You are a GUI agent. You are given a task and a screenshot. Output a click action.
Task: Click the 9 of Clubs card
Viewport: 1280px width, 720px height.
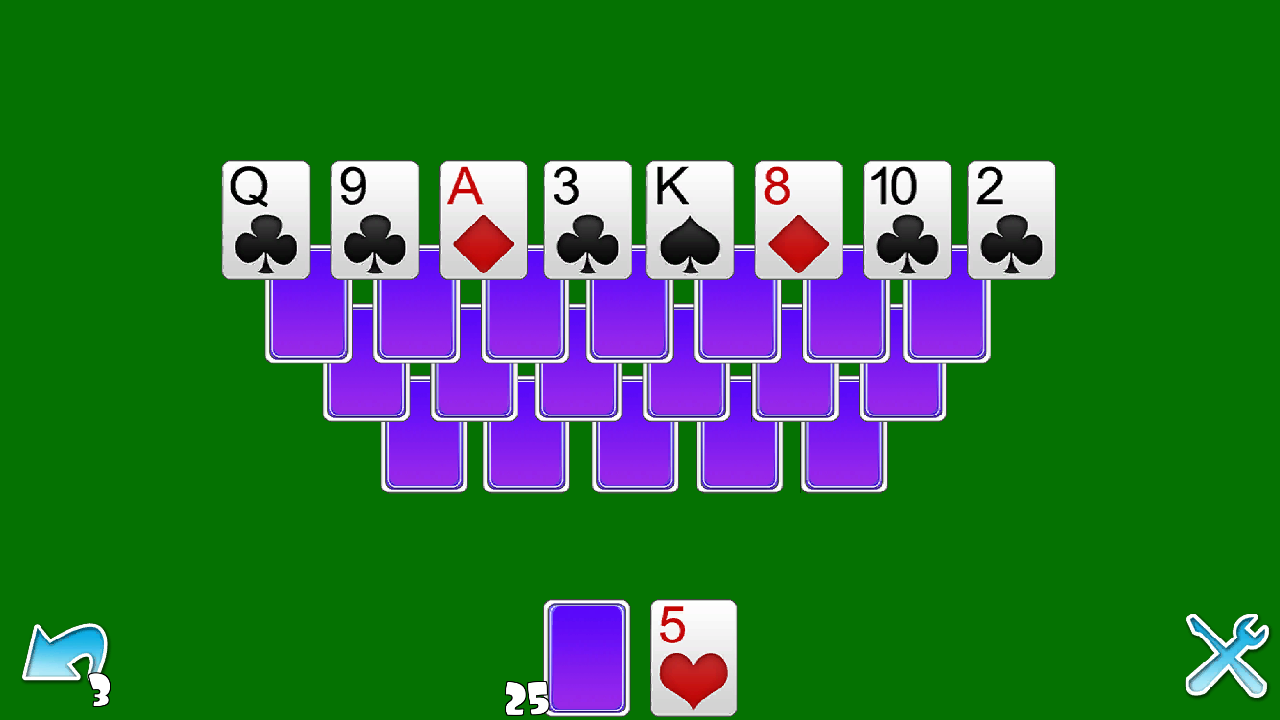tap(374, 218)
